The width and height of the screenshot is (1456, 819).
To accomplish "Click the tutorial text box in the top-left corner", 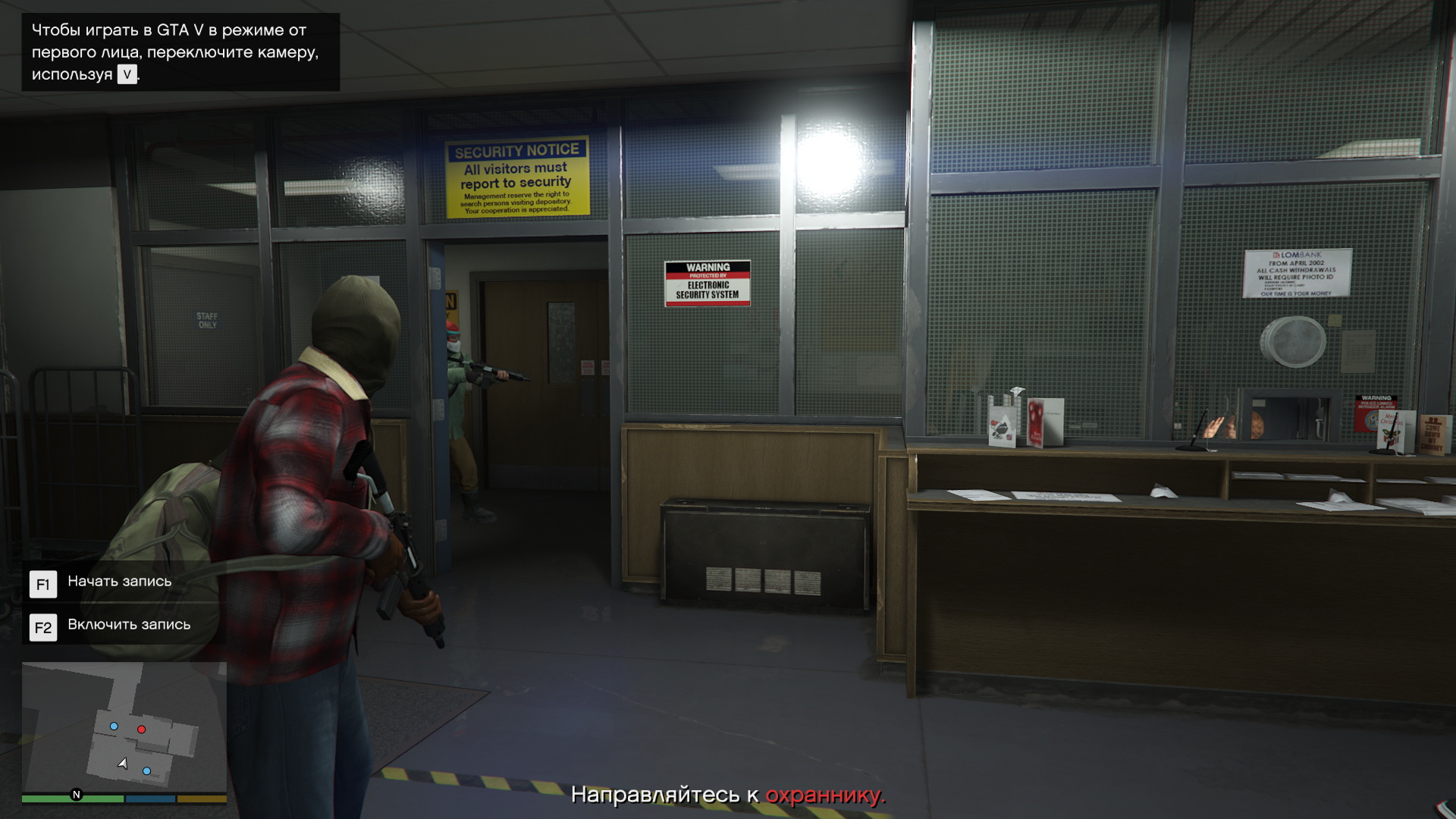I will (x=180, y=51).
